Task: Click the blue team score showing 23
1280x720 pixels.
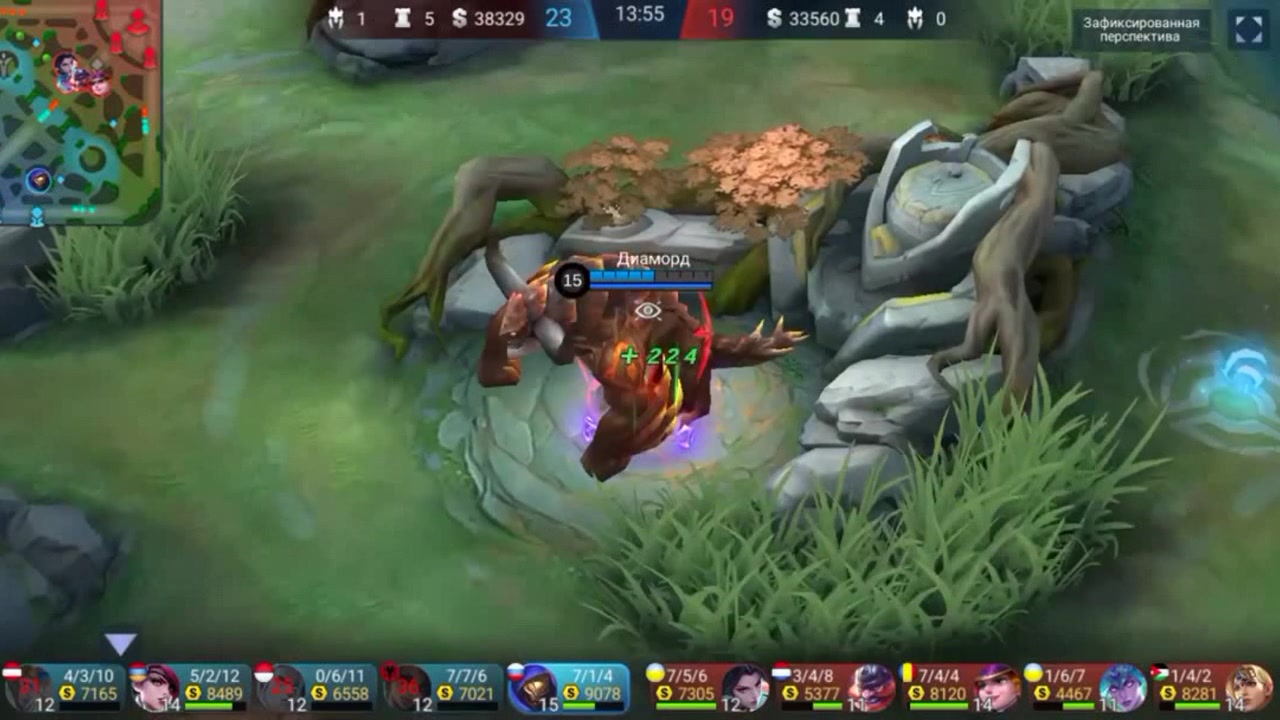Action: tap(557, 17)
